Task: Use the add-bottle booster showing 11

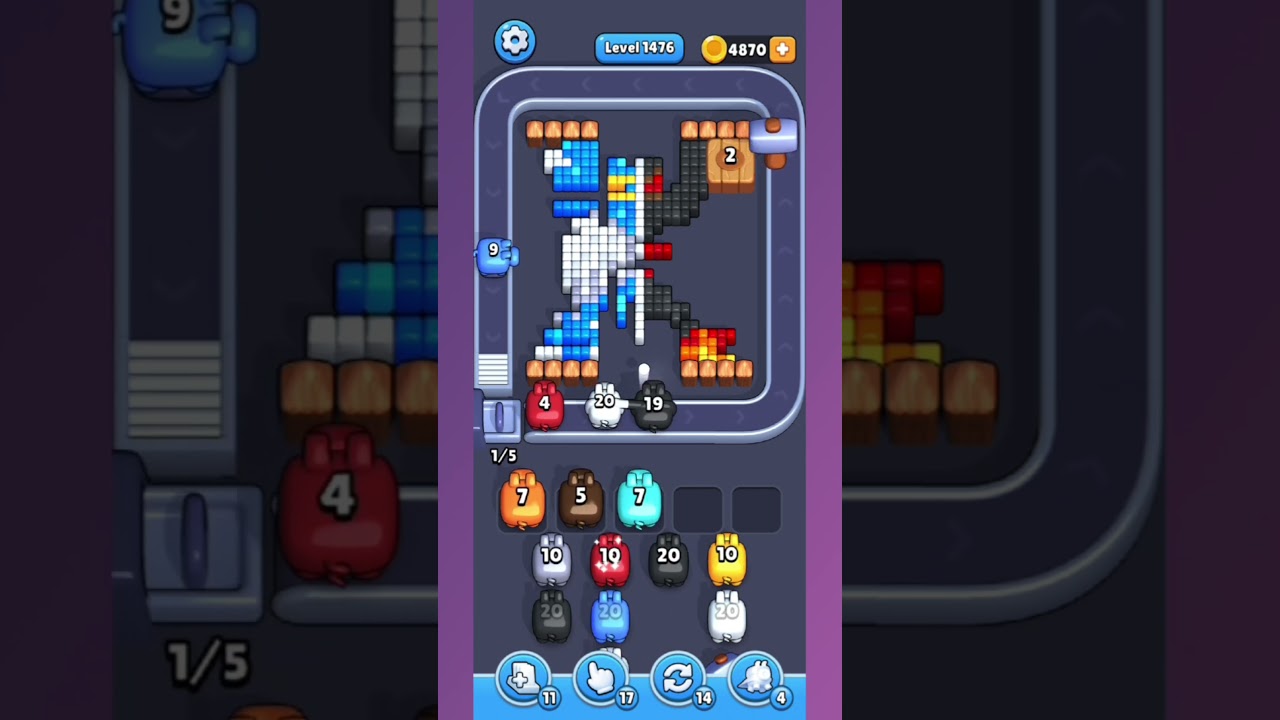Action: pos(524,678)
